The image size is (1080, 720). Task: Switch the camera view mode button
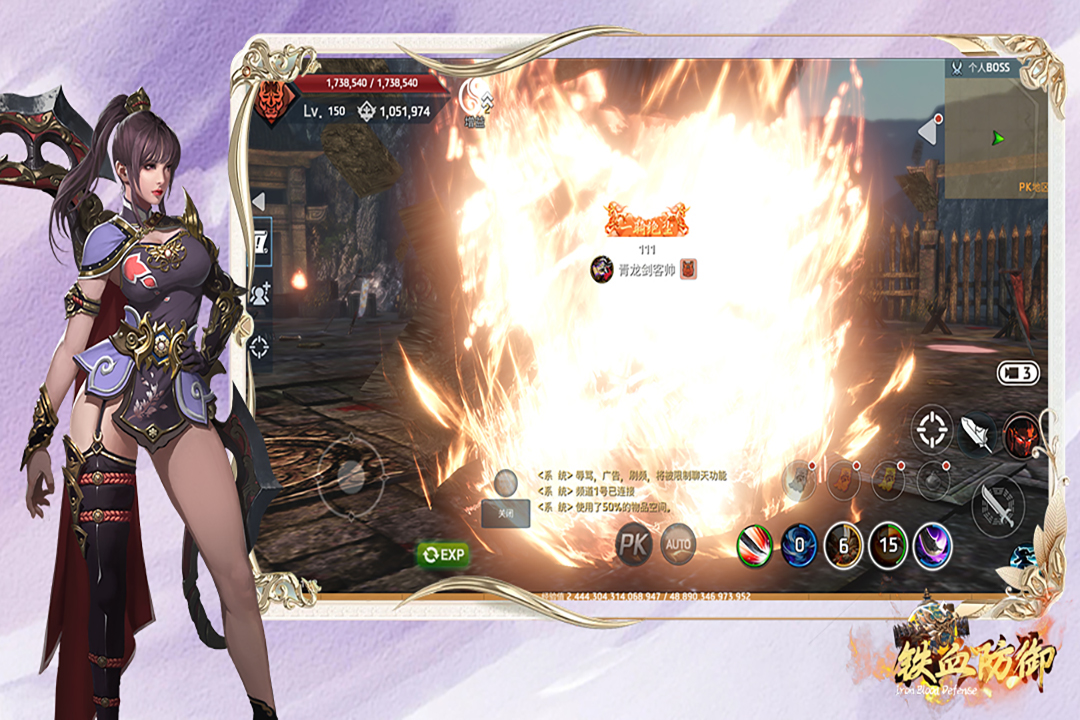[1018, 374]
